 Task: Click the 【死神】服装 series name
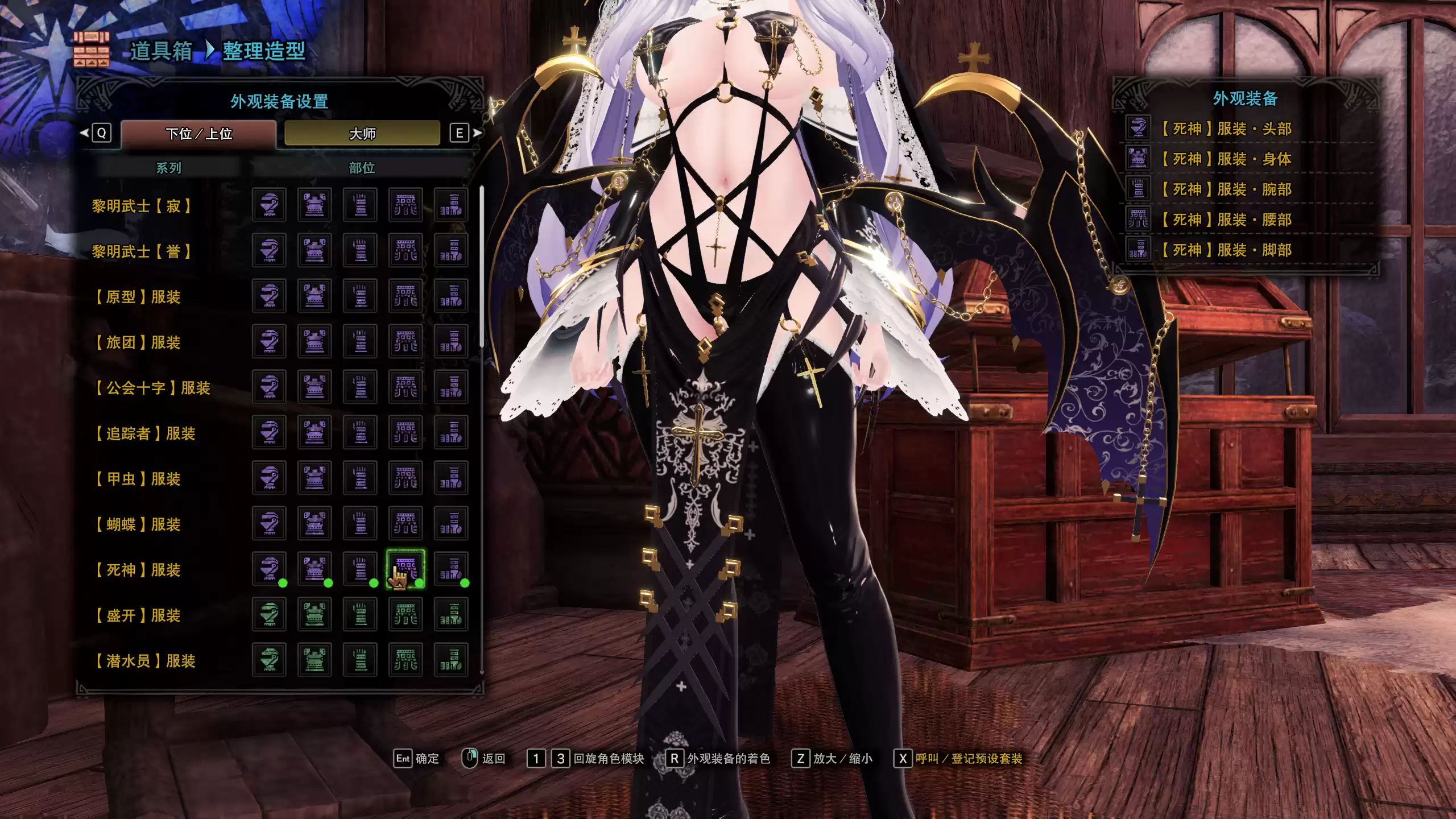pyautogui.click(x=137, y=570)
